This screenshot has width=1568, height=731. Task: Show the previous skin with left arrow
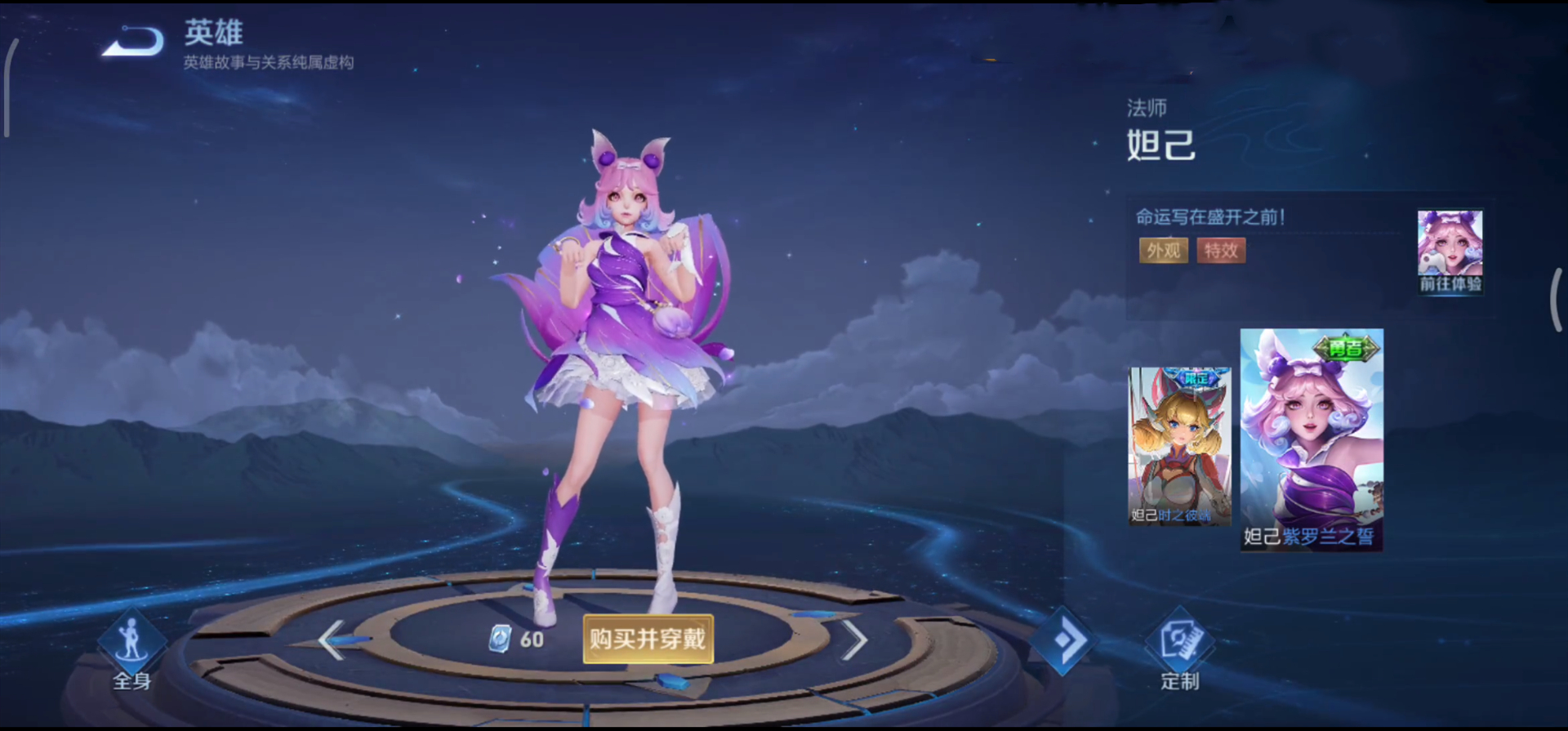pos(332,640)
